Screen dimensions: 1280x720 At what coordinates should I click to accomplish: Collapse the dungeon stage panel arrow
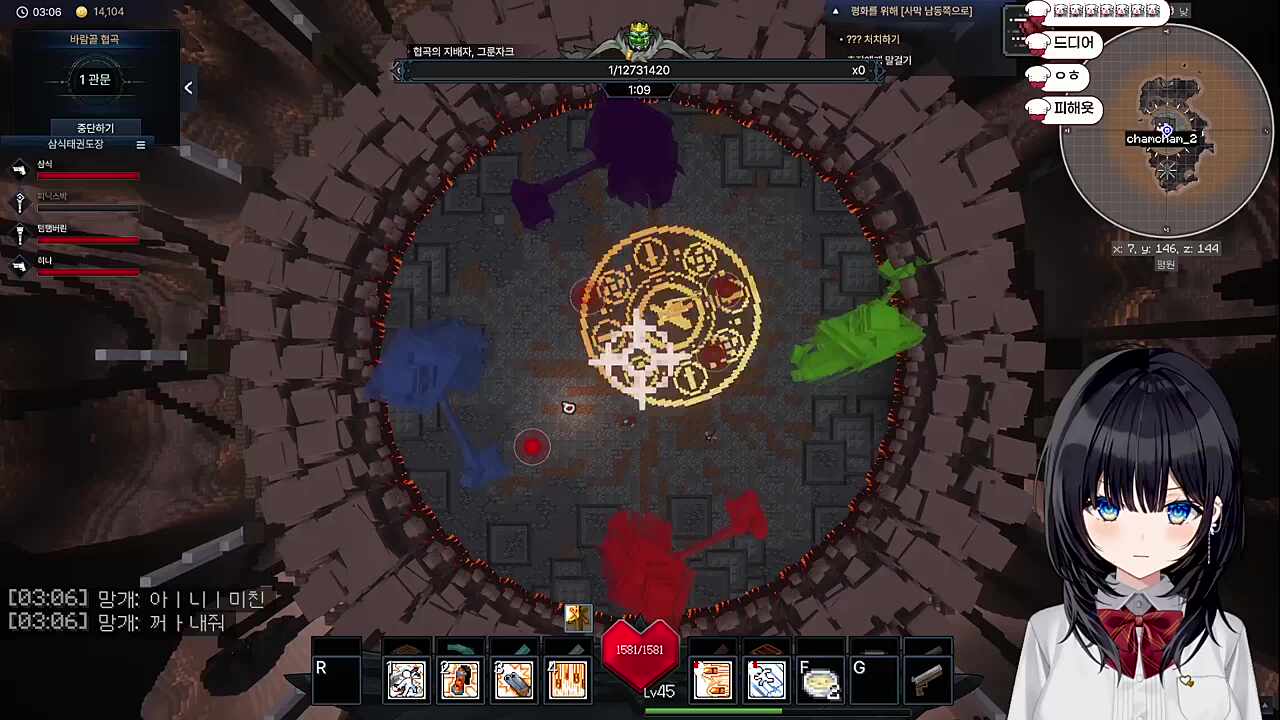tap(188, 88)
